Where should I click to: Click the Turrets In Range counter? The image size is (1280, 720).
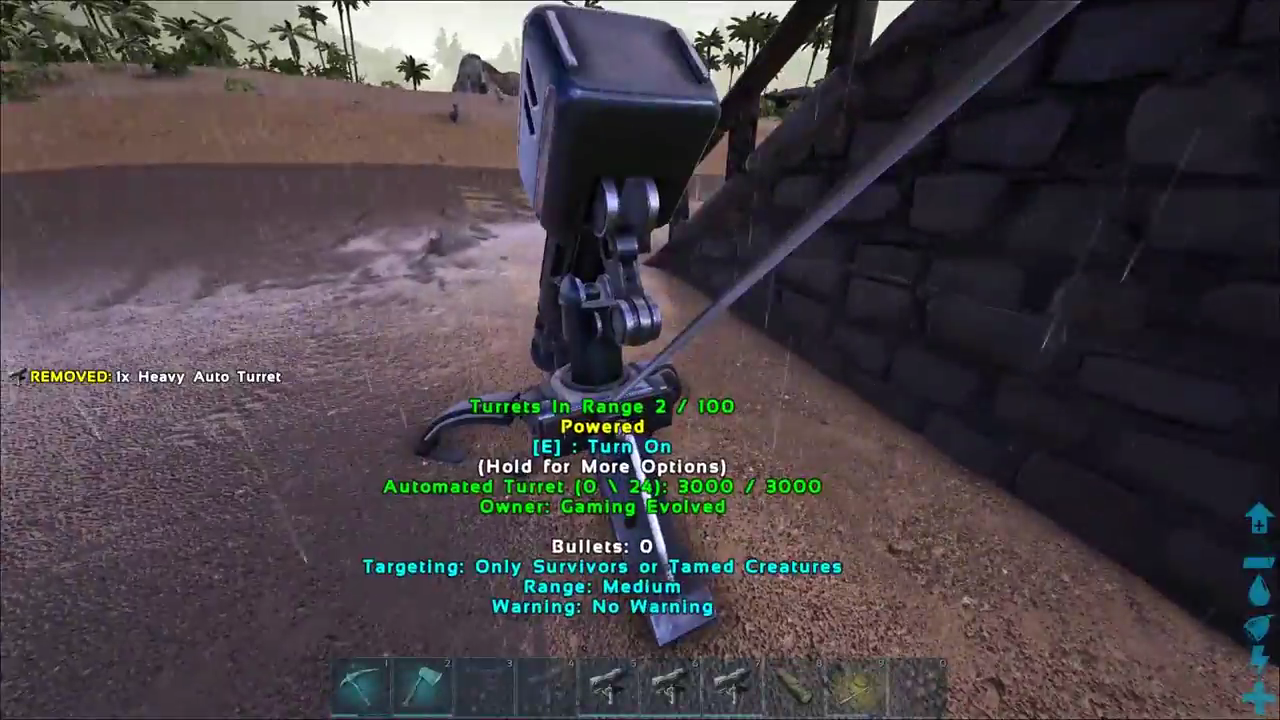(x=602, y=406)
